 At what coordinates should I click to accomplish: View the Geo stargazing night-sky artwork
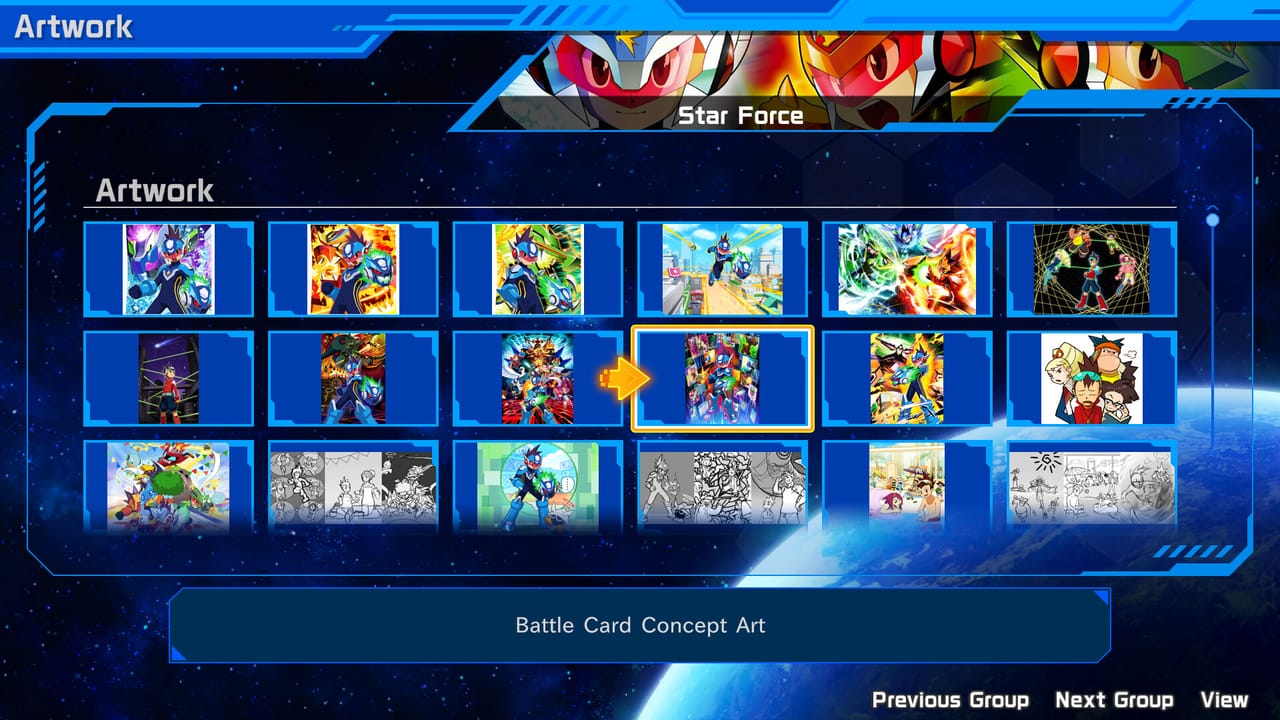point(170,380)
